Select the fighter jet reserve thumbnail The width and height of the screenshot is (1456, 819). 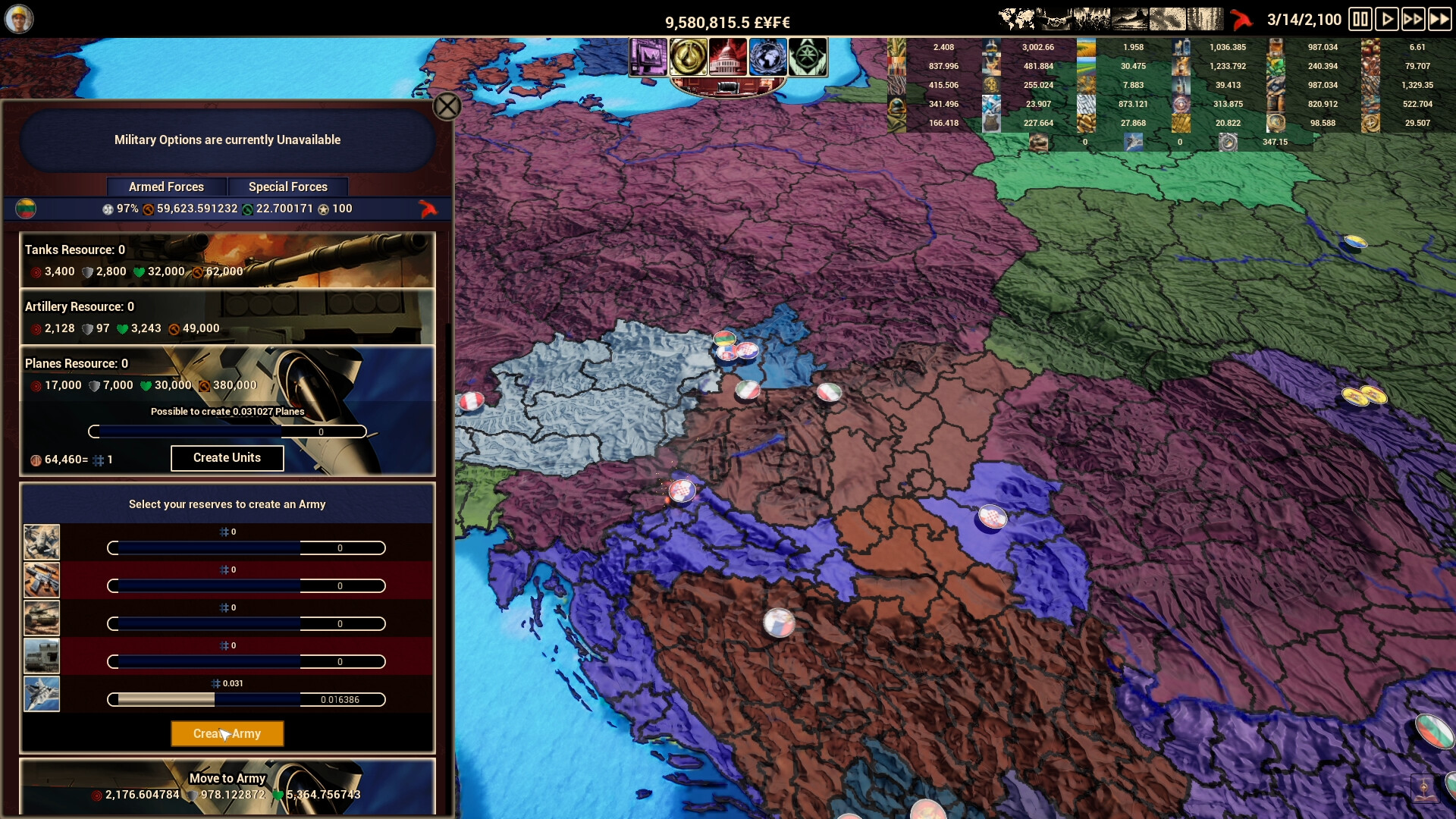pos(42,693)
